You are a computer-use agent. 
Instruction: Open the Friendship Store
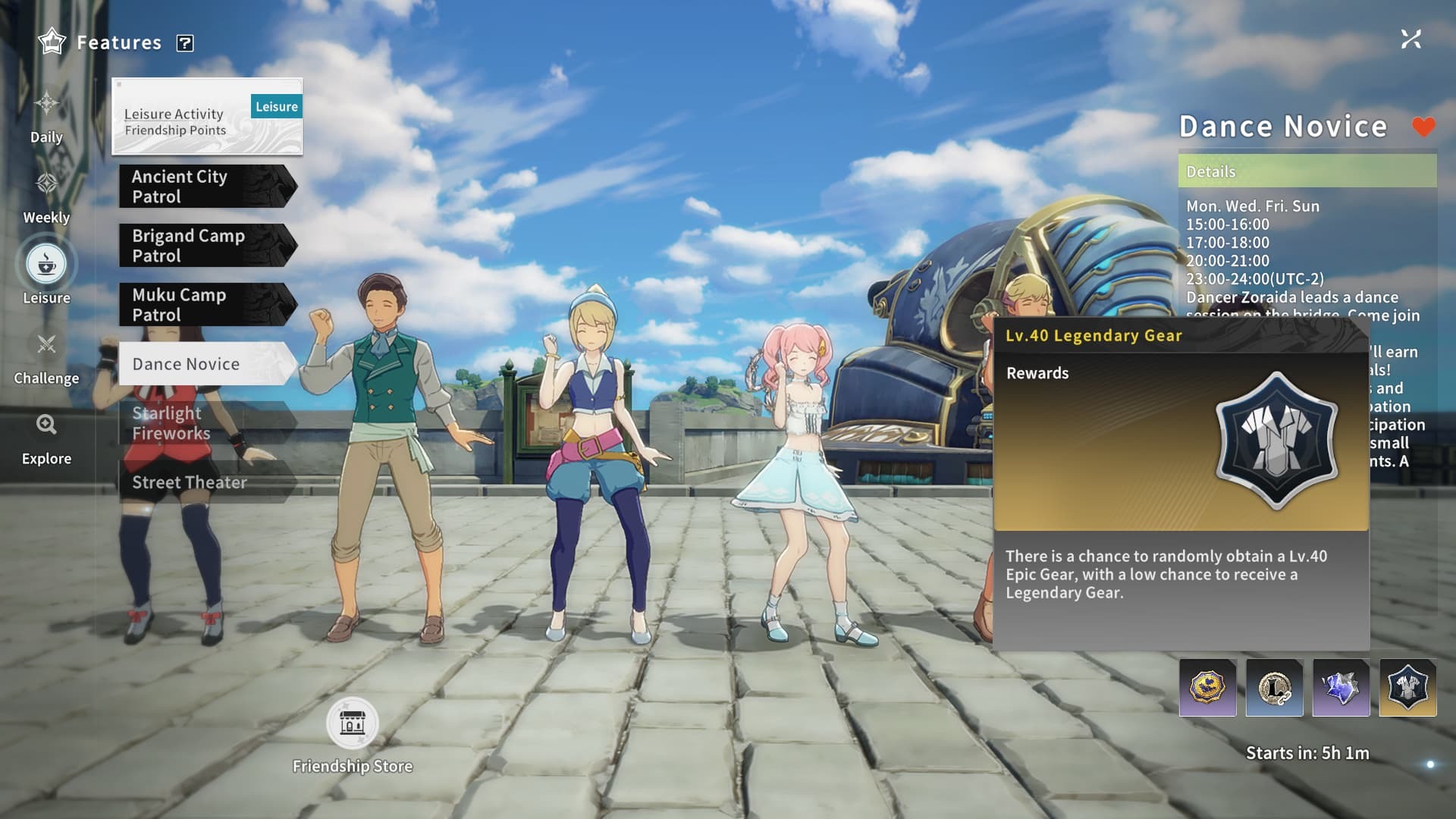353,723
